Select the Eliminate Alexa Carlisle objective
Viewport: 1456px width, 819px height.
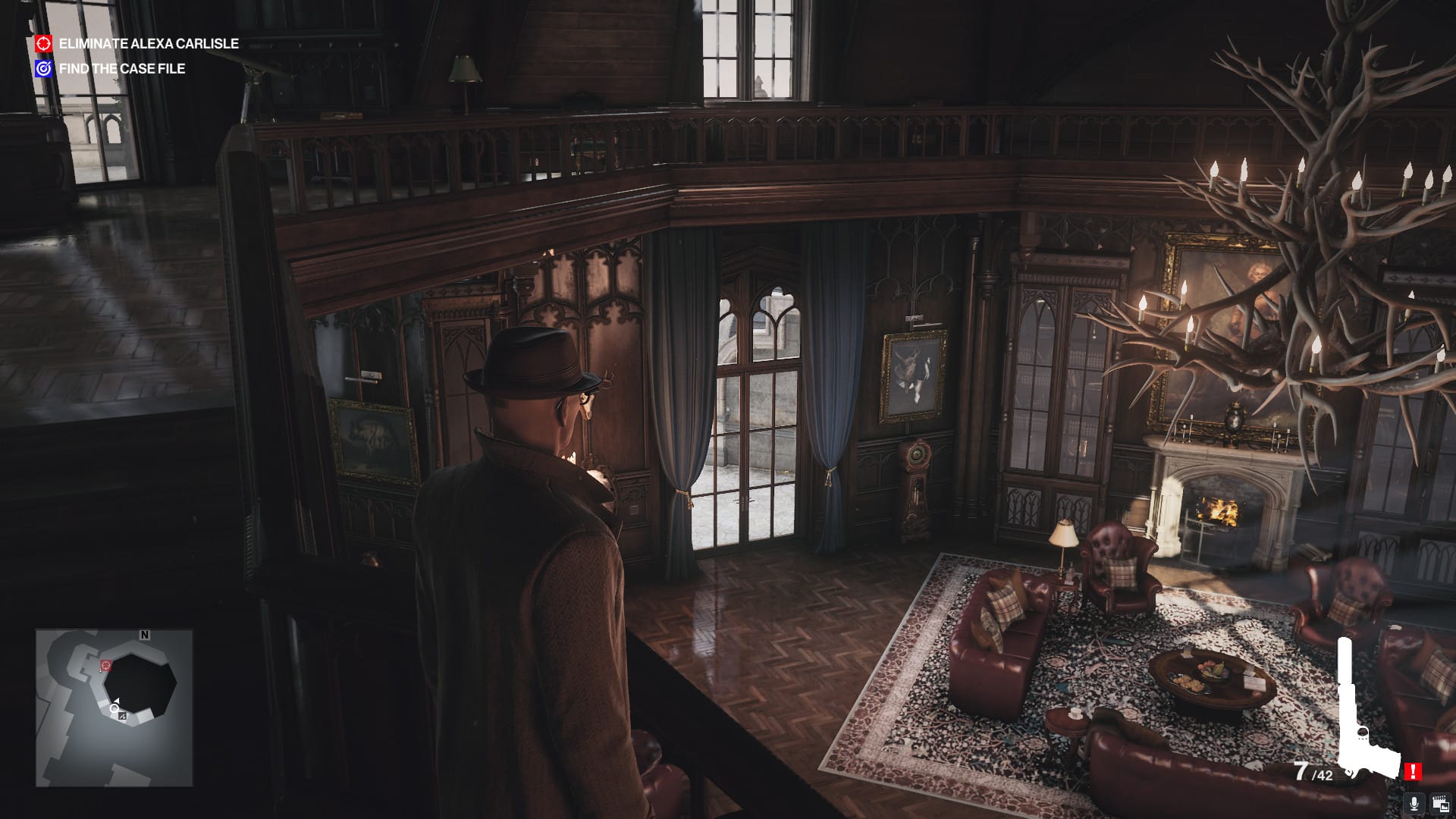coord(148,44)
